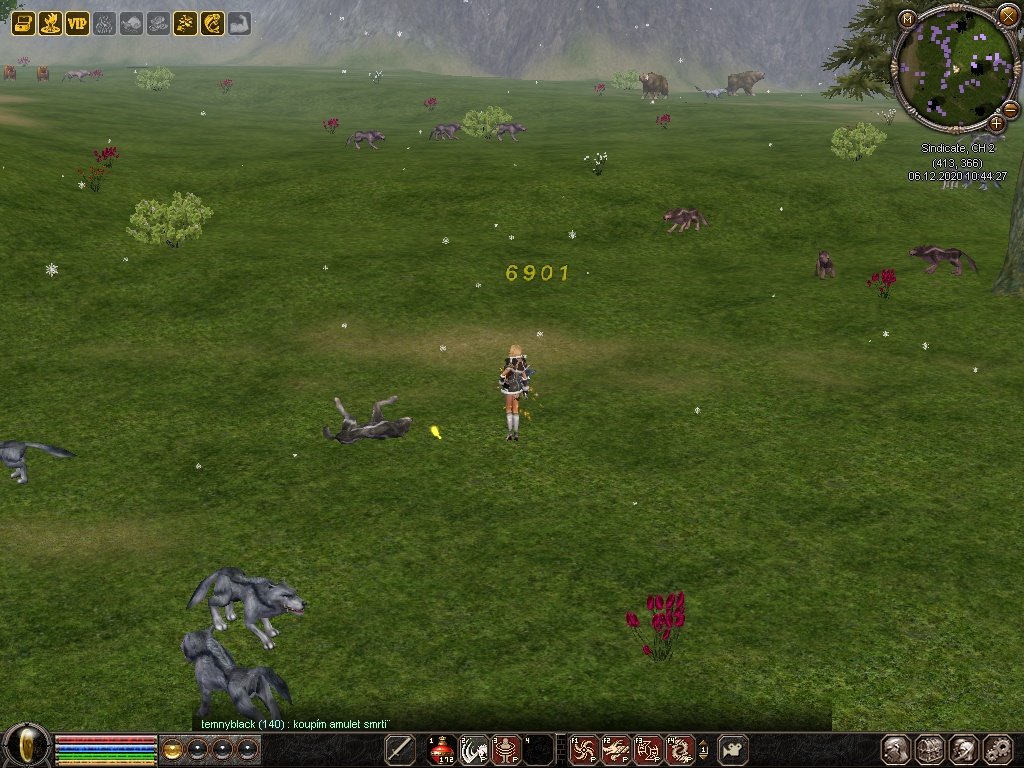This screenshot has height=768, width=1024.
Task: Open the inventory chest button
Action: pyautogui.click(x=930, y=749)
